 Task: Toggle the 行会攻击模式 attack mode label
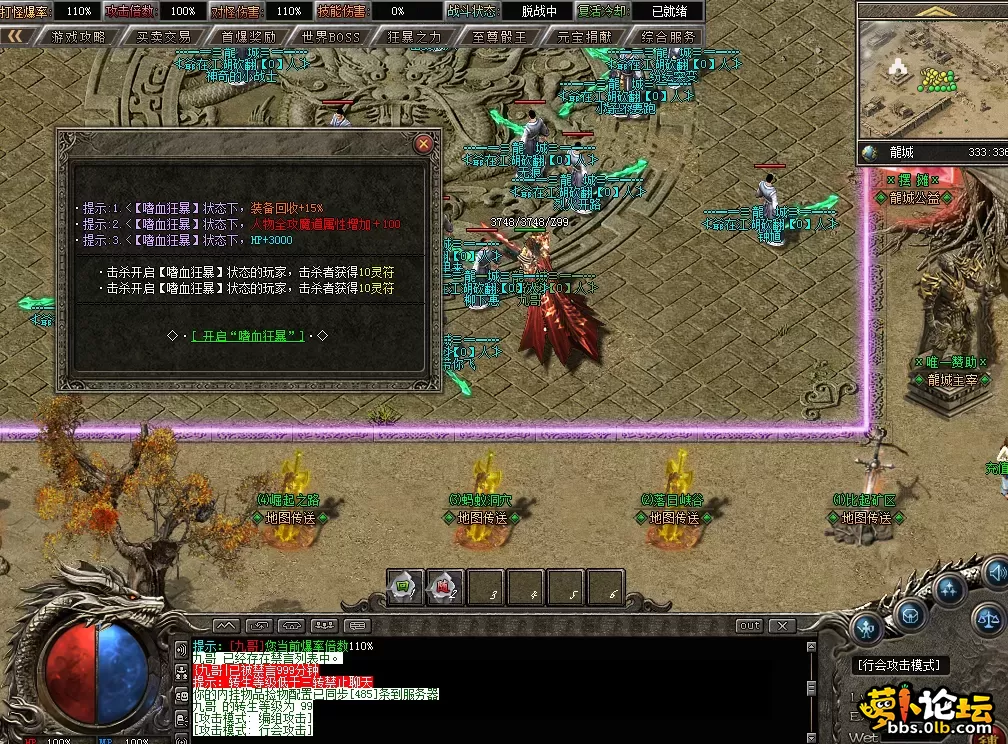coord(900,665)
